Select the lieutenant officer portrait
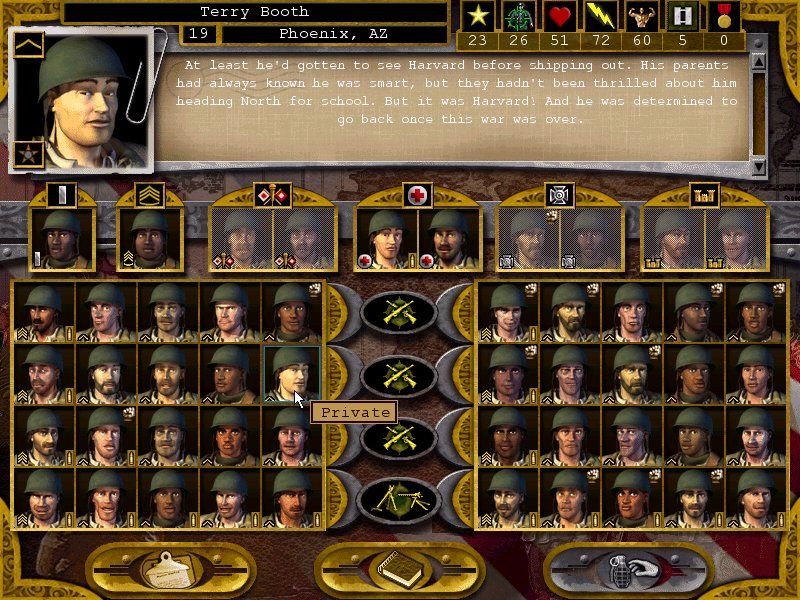Viewport: 800px width, 600px height. click(x=63, y=239)
